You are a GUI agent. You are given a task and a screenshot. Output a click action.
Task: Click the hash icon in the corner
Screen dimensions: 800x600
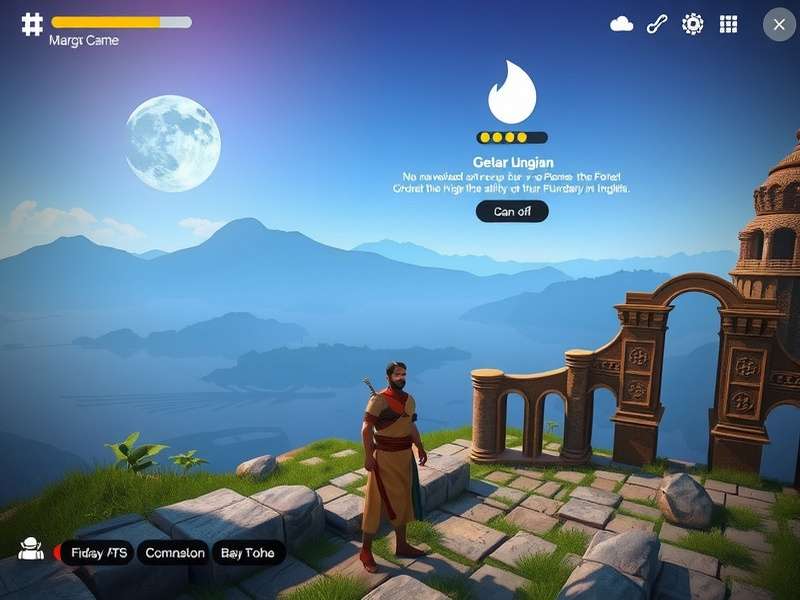(32, 24)
